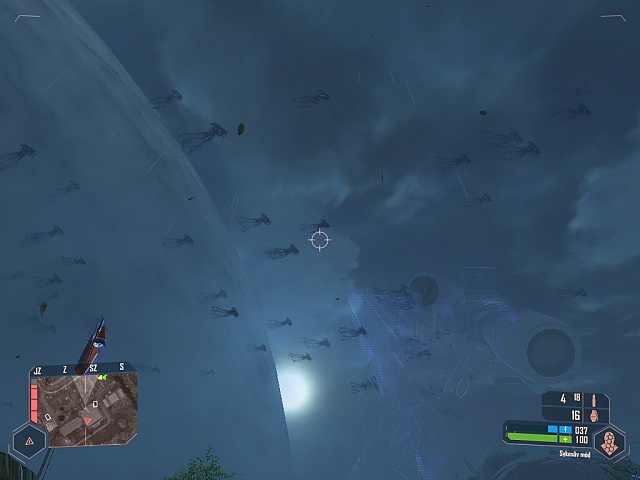Click the nanosuit mode hexagon icon
The width and height of the screenshot is (640, 480).
coord(608,441)
